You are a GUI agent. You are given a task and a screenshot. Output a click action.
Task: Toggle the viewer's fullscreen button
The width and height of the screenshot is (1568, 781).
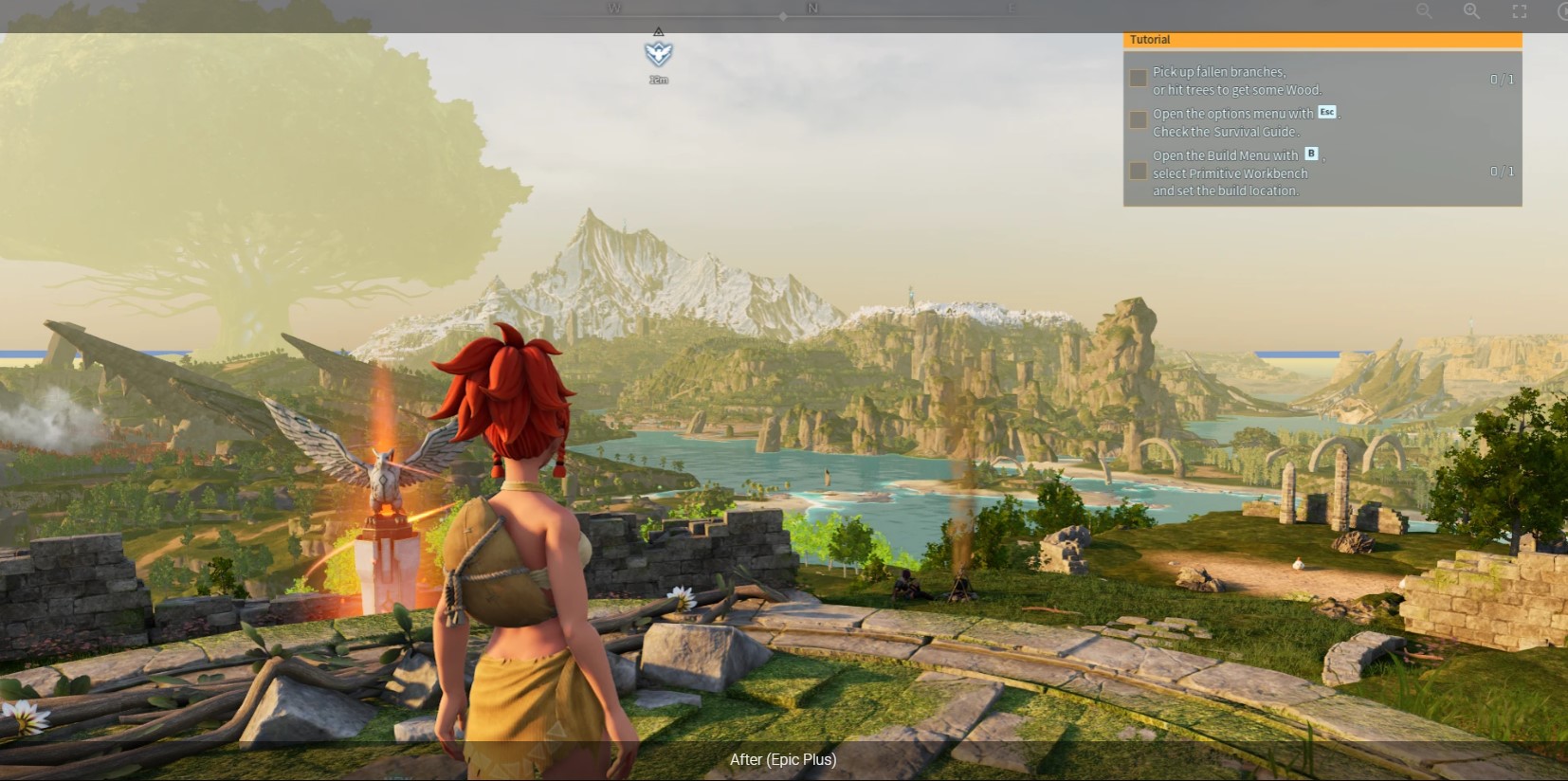point(1519,11)
